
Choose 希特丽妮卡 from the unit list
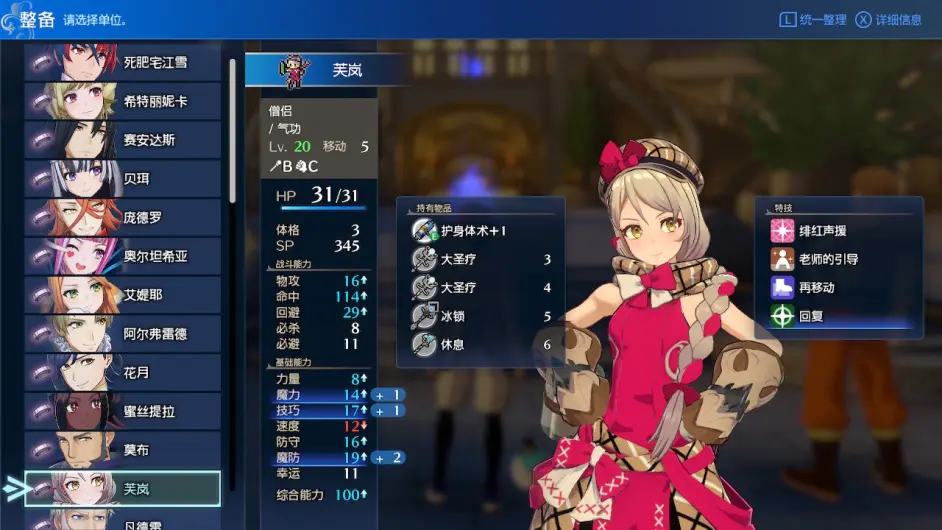[122, 101]
